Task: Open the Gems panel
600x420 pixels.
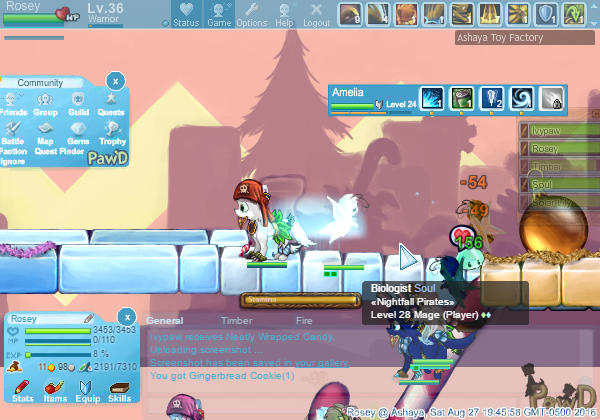Action: pyautogui.click(x=79, y=134)
